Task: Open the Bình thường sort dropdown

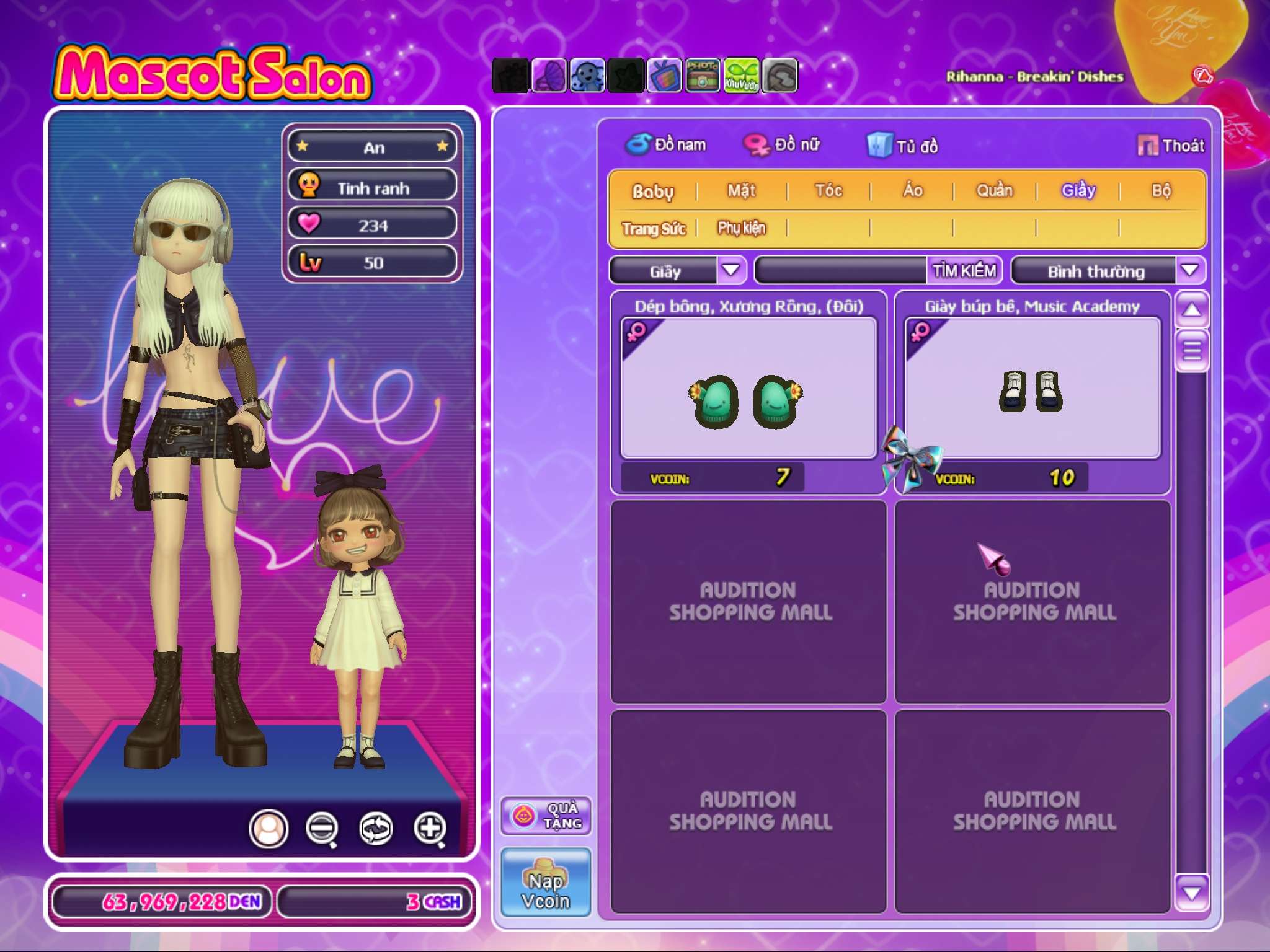Action: (x=1189, y=271)
